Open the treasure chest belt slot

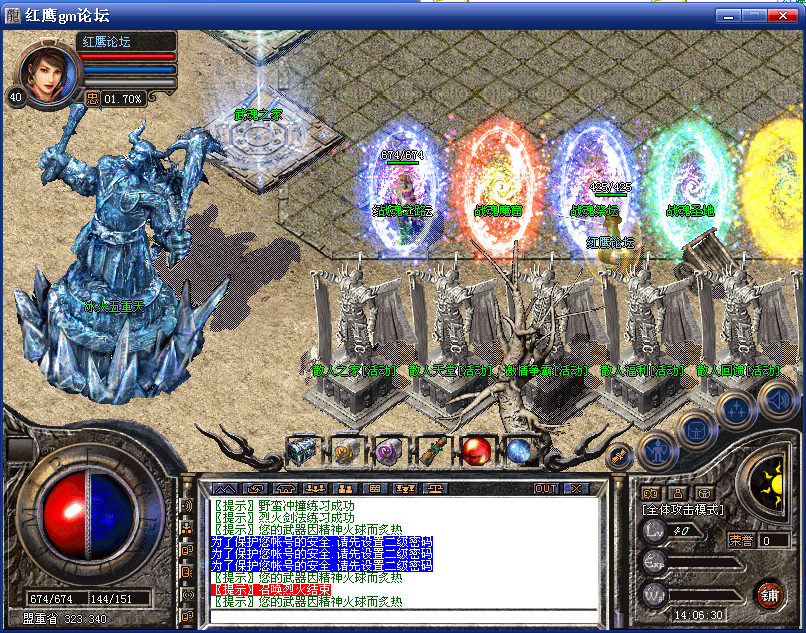point(301,452)
